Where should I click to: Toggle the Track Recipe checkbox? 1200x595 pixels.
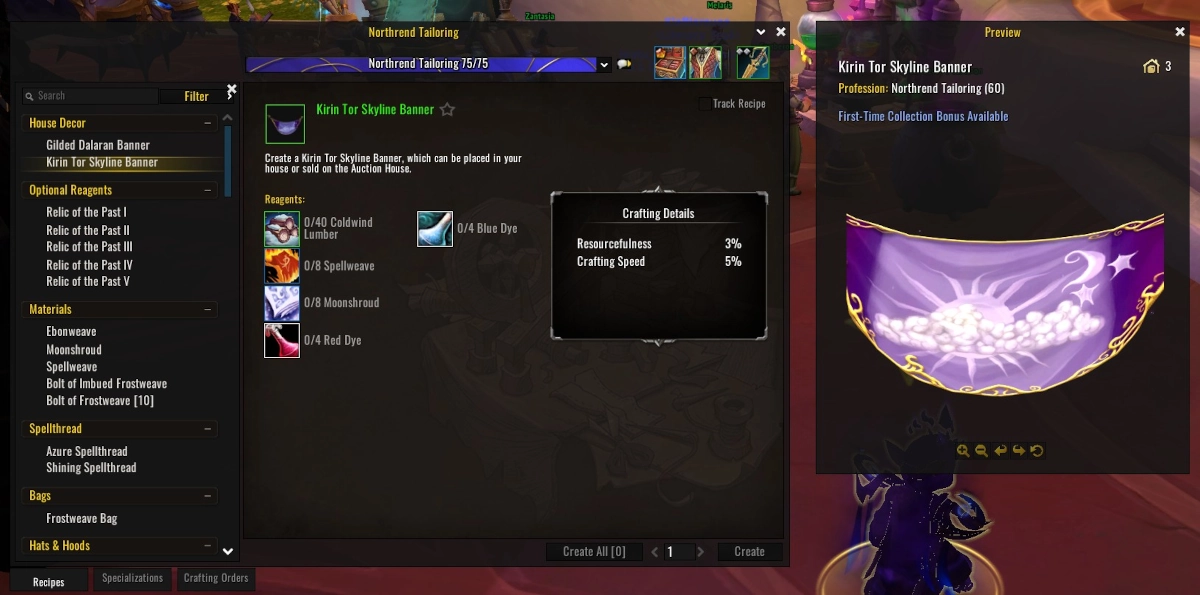coord(705,104)
